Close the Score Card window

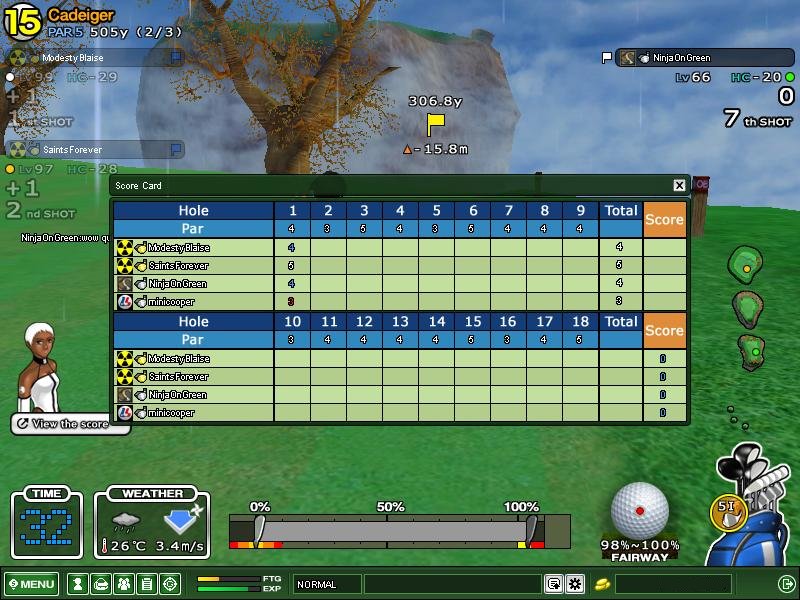[x=680, y=185]
